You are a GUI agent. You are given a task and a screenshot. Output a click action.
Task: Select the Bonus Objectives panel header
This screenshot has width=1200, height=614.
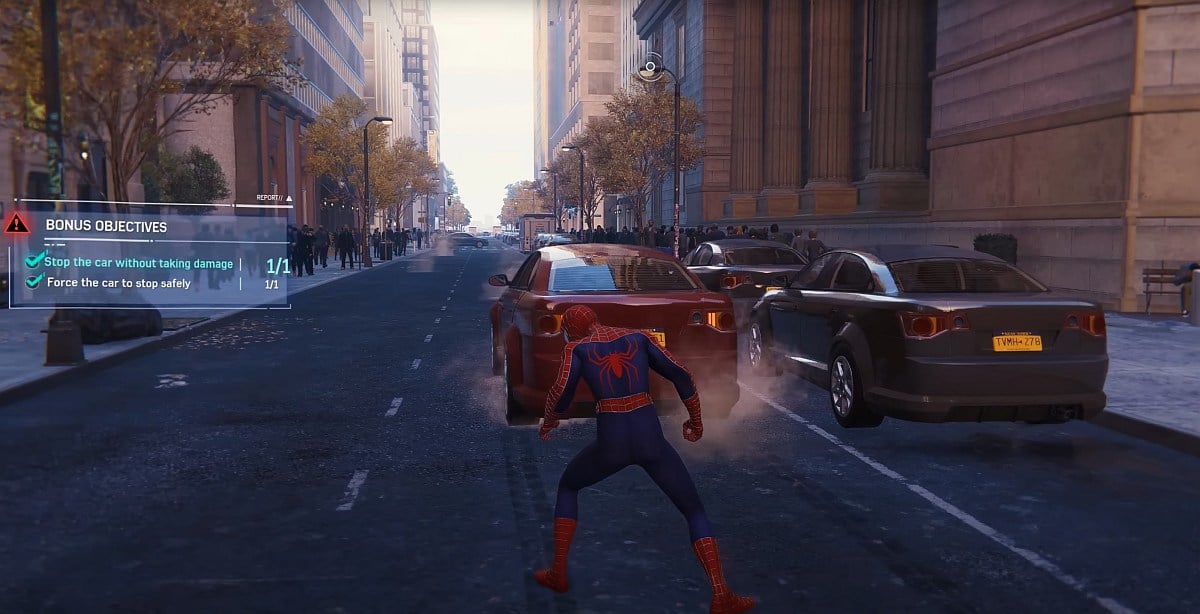click(106, 227)
